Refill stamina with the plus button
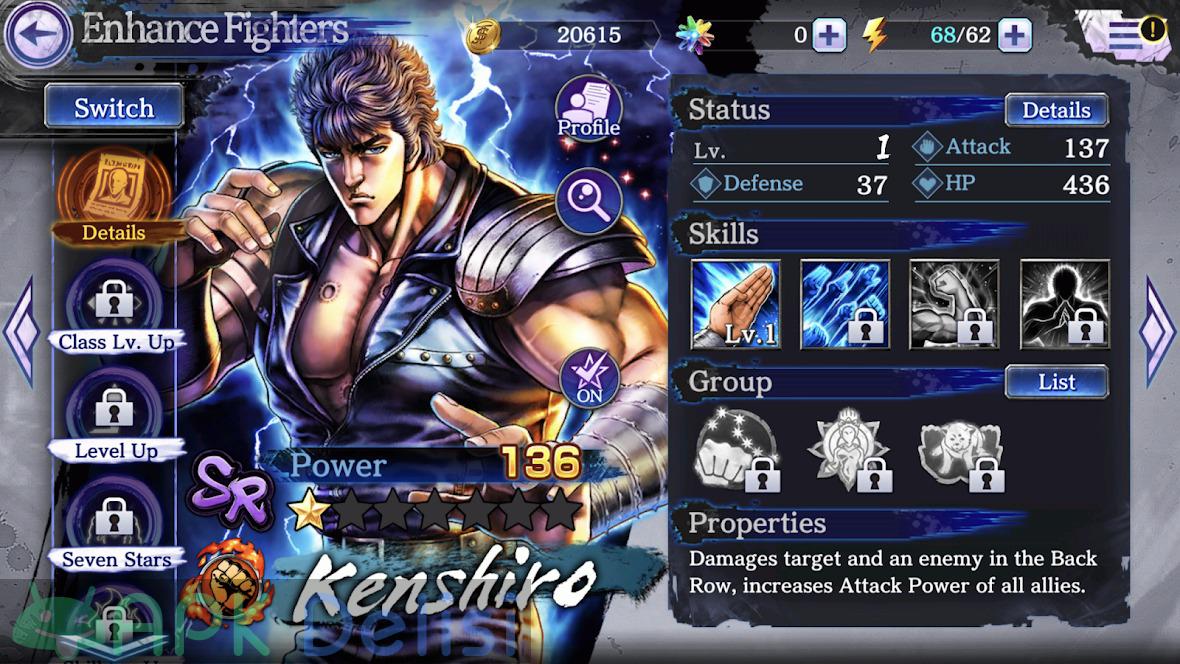This screenshot has height=664, width=1180. (1014, 35)
